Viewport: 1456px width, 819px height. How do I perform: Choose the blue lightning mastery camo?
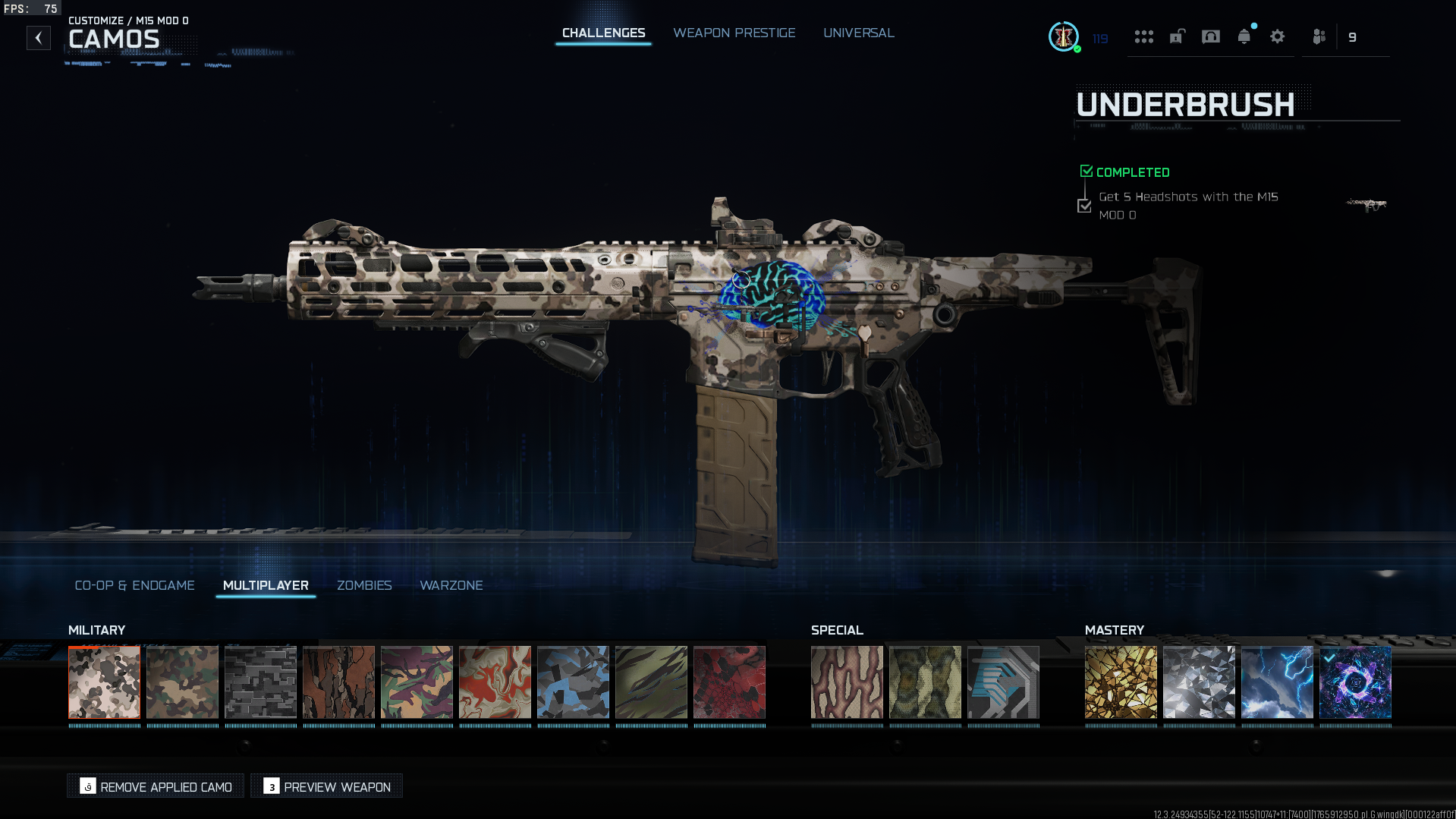(x=1277, y=682)
